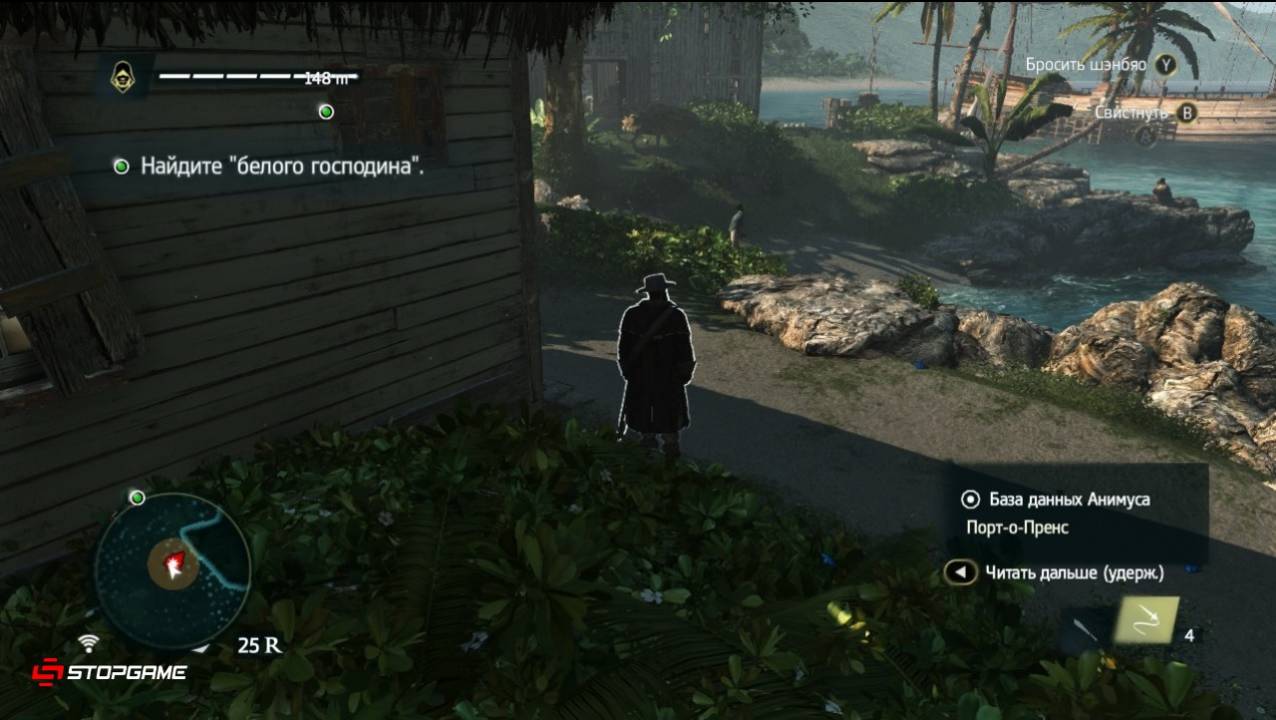Select the "Найдите белого господина" objective
This screenshot has width=1276, height=720.
[281, 166]
